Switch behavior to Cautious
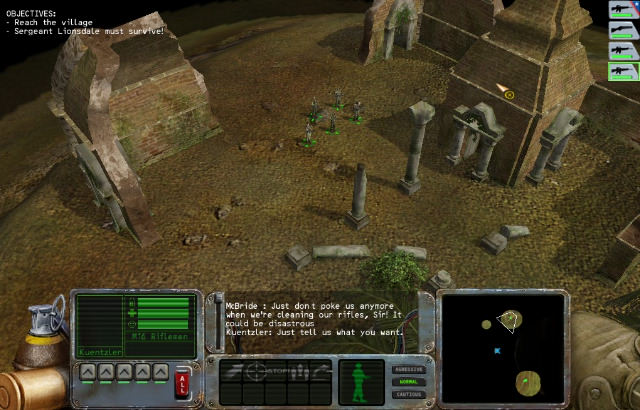The width and height of the screenshot is (640, 410). click(x=410, y=394)
